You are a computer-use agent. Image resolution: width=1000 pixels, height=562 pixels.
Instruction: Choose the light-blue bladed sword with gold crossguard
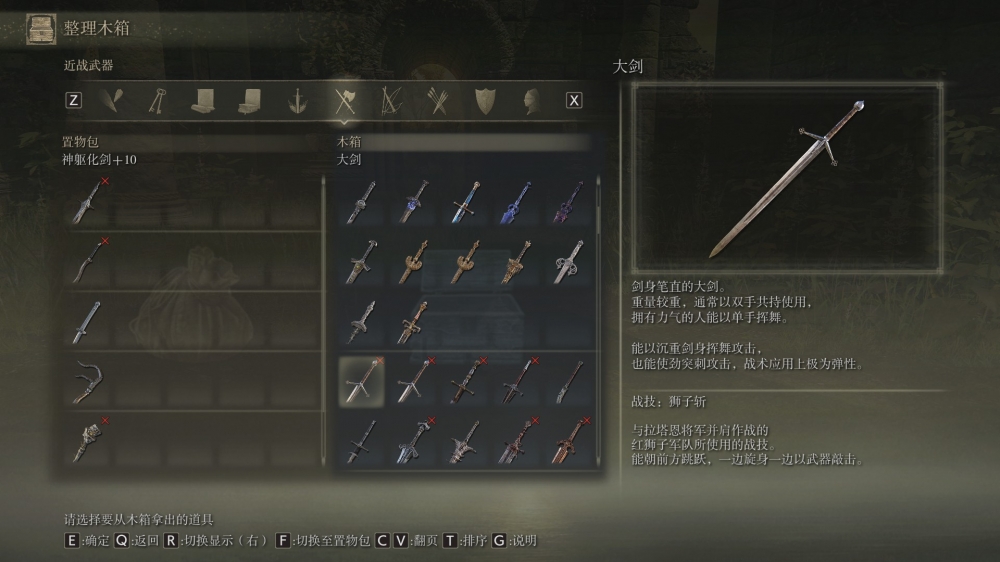465,201
